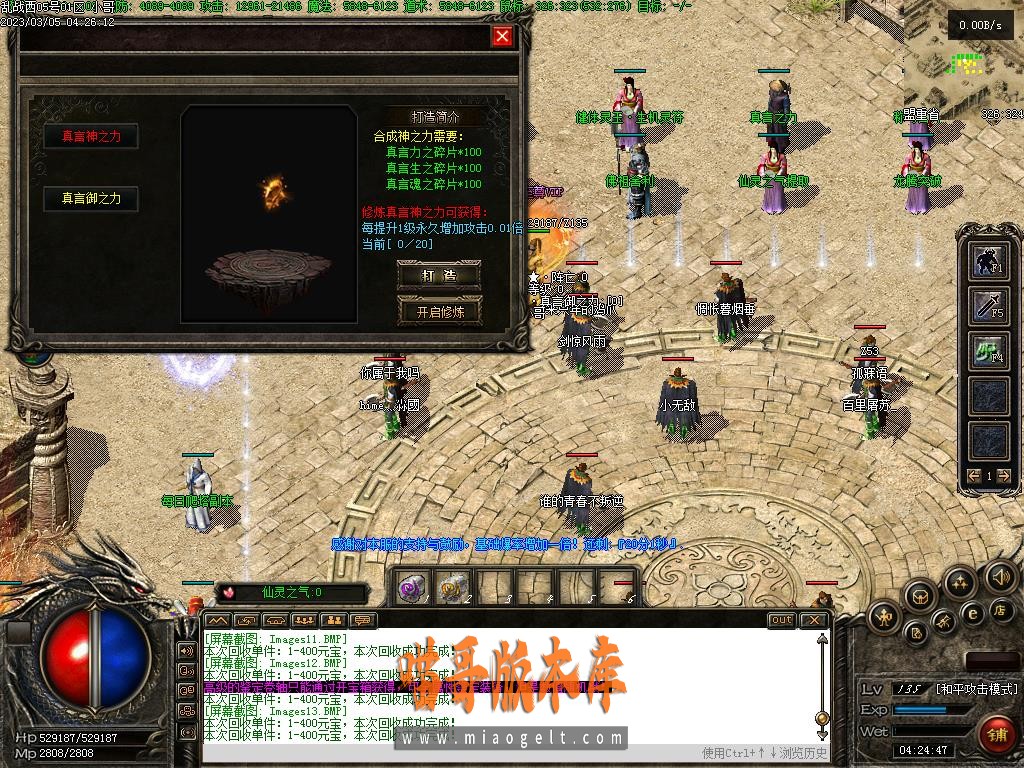Screen dimensions: 1024x768
Task: Select the 真言神之力 tab
Action: click(x=91, y=136)
